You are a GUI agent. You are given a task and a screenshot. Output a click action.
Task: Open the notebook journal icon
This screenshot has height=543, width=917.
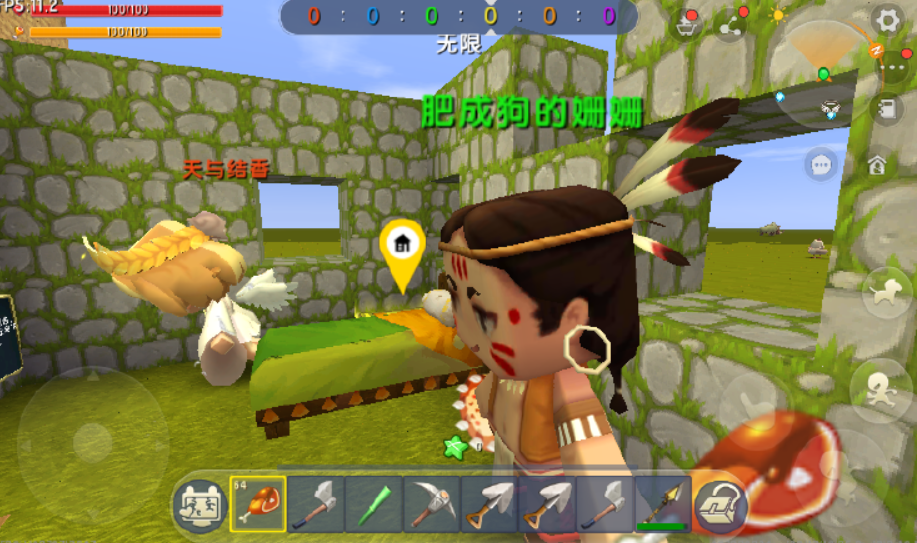coord(885,109)
